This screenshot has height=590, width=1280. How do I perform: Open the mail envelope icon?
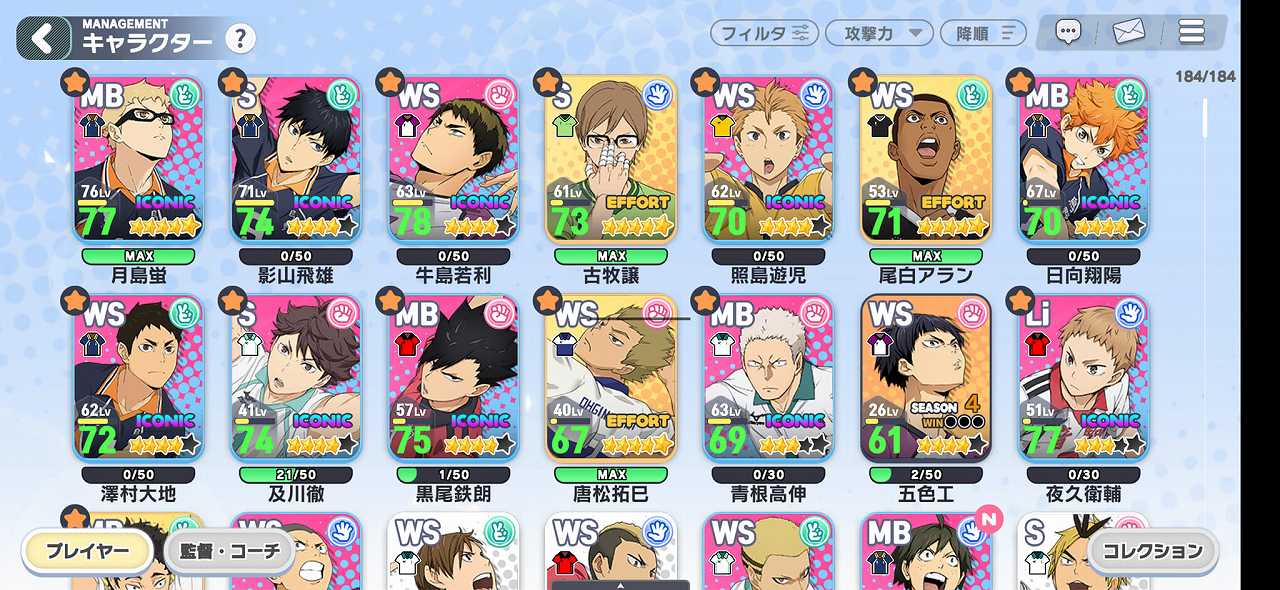click(1128, 32)
